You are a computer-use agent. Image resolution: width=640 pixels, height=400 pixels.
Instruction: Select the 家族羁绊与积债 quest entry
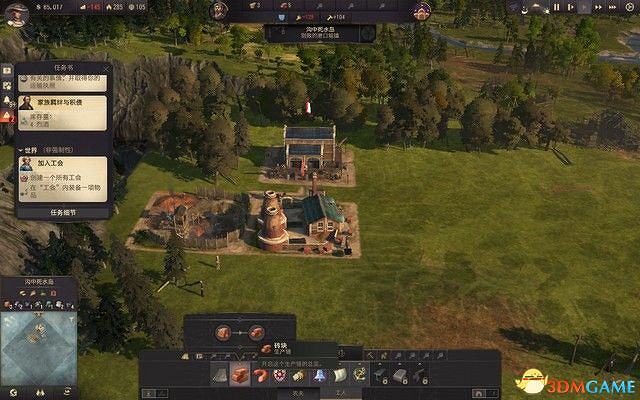click(62, 101)
